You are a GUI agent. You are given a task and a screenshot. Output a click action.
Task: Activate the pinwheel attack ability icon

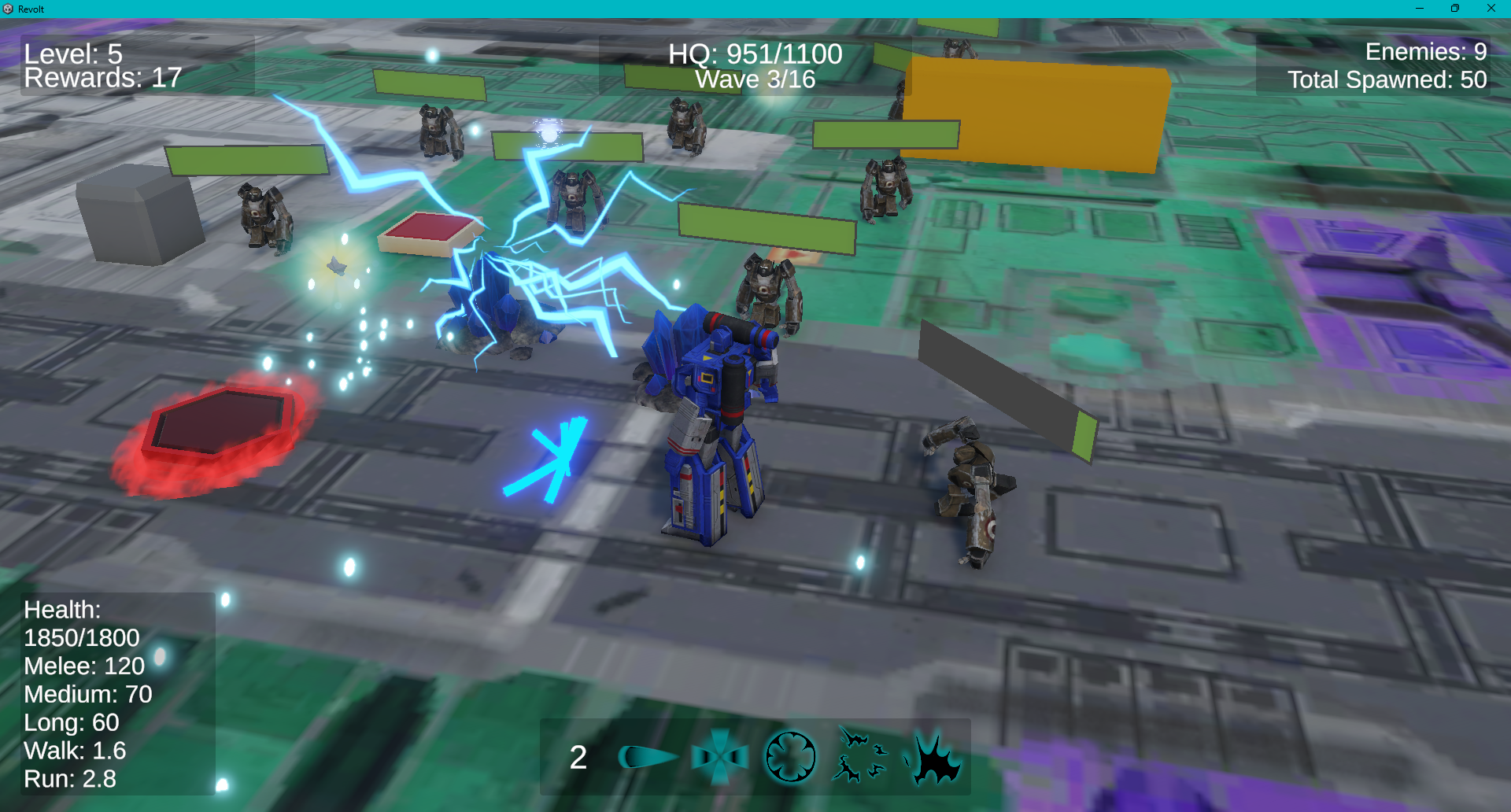[x=720, y=755]
